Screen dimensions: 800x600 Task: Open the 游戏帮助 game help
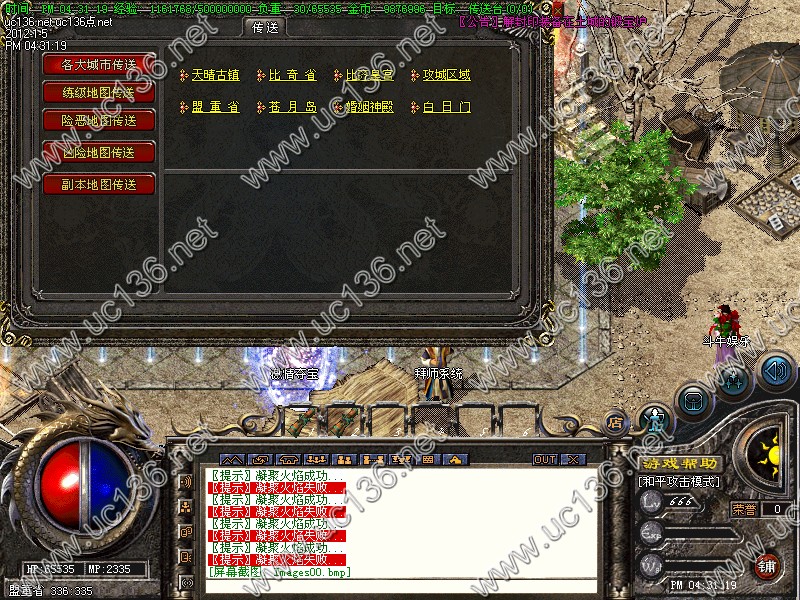pos(680,464)
